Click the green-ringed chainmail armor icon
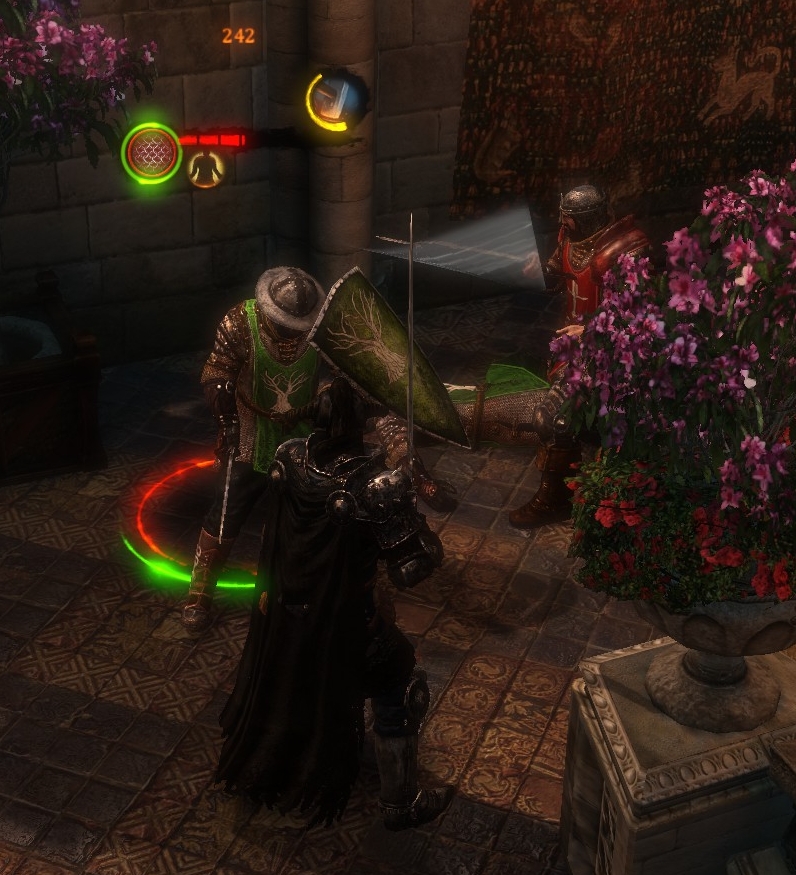This screenshot has height=875, width=796. [151, 153]
